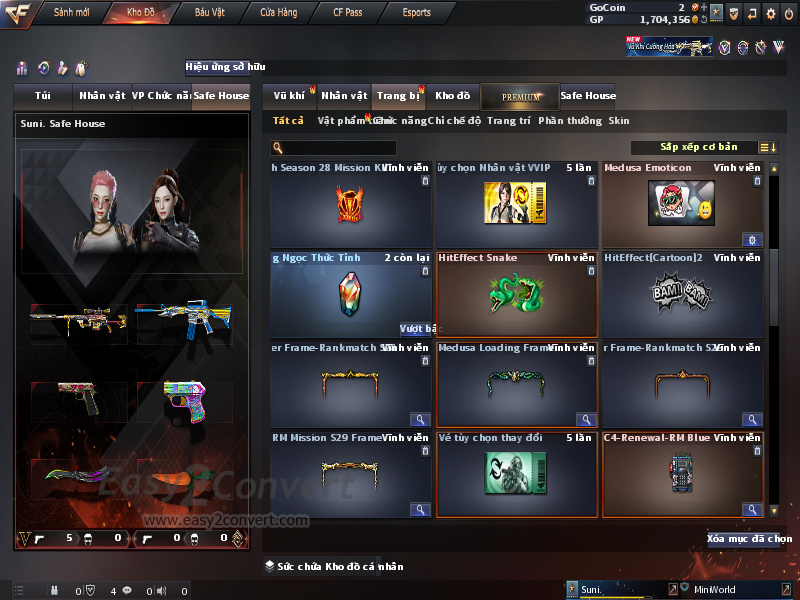Image resolution: width=800 pixels, height=600 pixels.
Task: Filter items by Skin
Action: pos(619,121)
